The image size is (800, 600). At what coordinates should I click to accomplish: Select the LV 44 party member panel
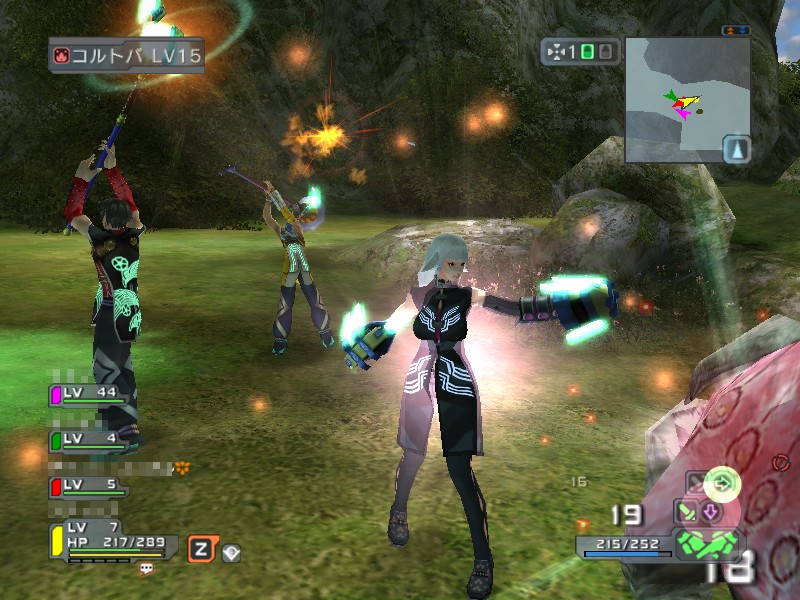(90, 396)
